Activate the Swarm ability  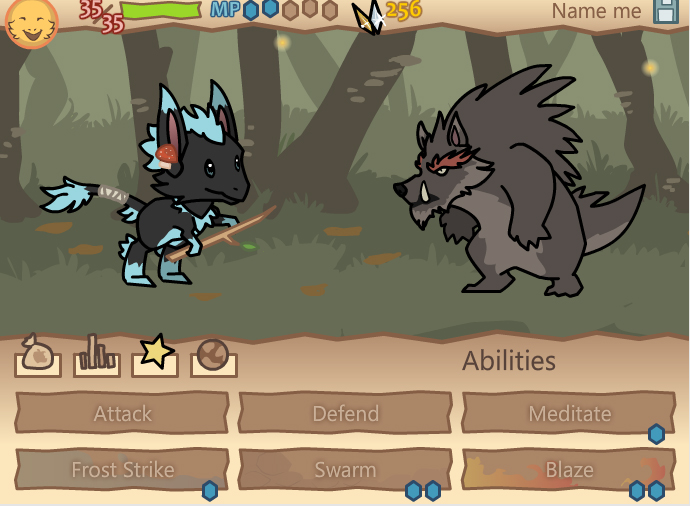pos(345,469)
